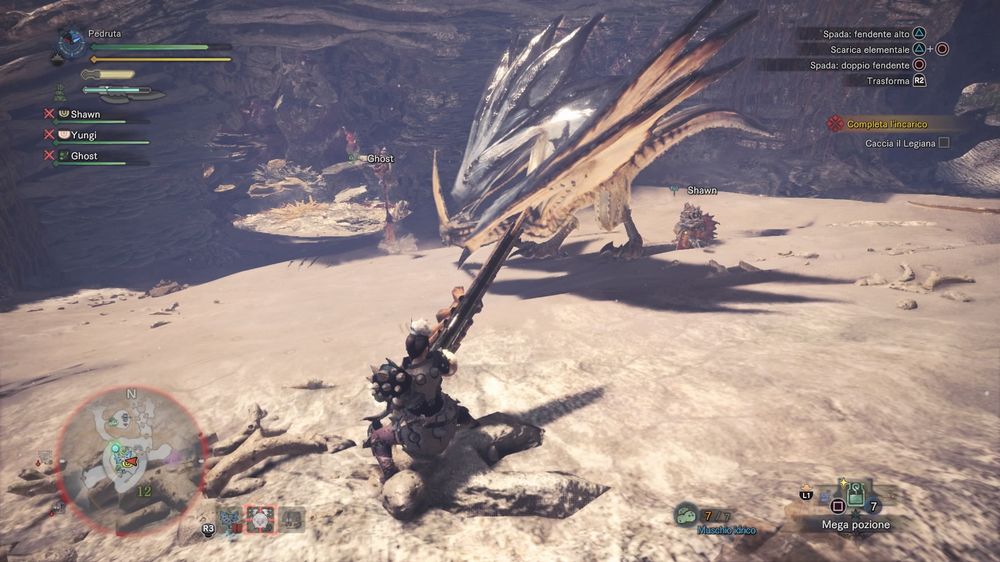Viewport: 1000px width, 562px height.
Task: Click the green Muschio ammo icon
Action: [686, 513]
